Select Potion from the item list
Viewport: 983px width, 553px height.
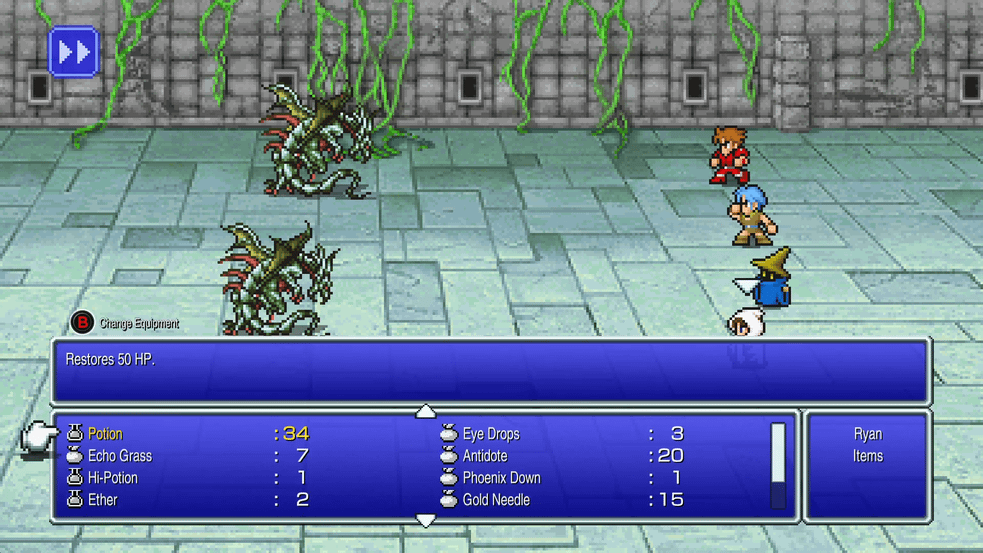(105, 434)
